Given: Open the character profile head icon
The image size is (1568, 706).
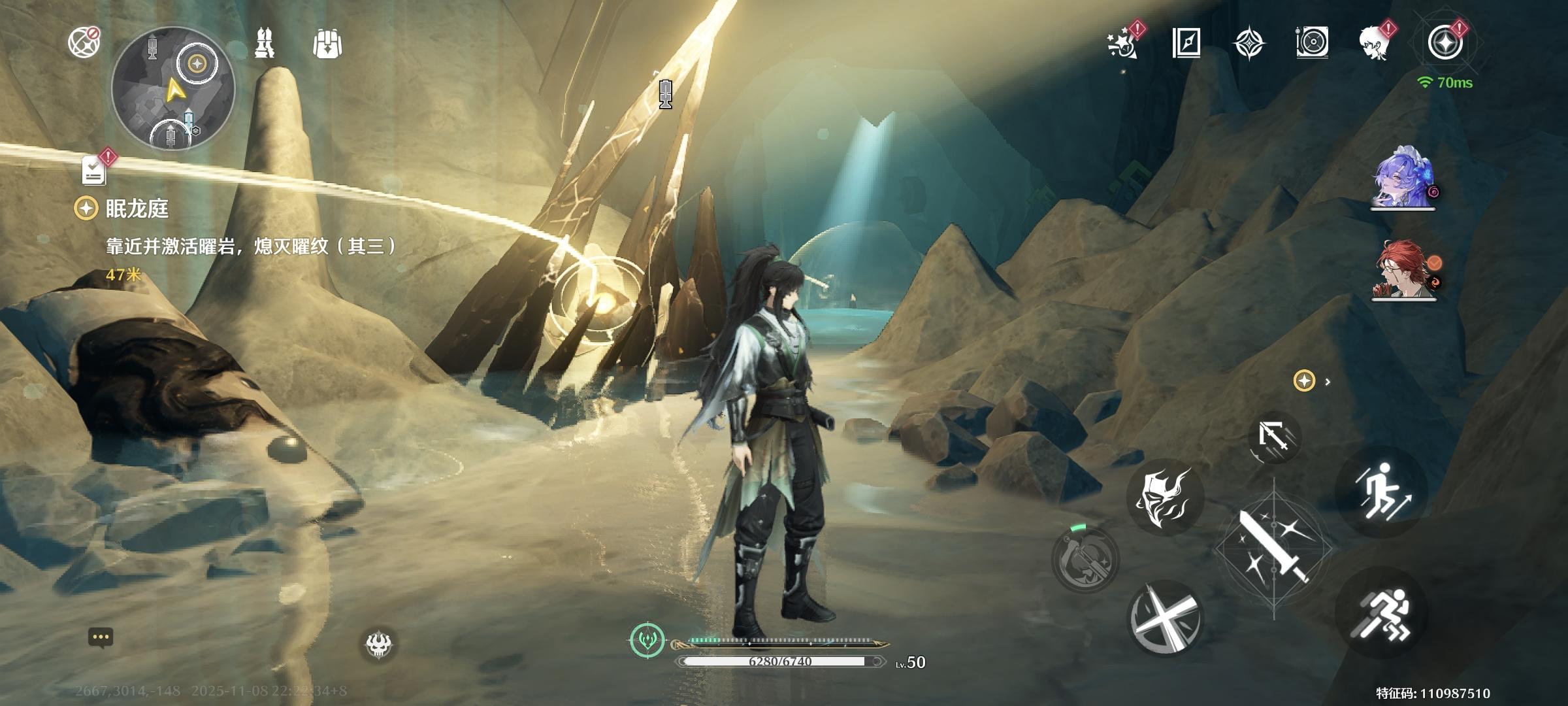Looking at the screenshot, I should click(1375, 43).
